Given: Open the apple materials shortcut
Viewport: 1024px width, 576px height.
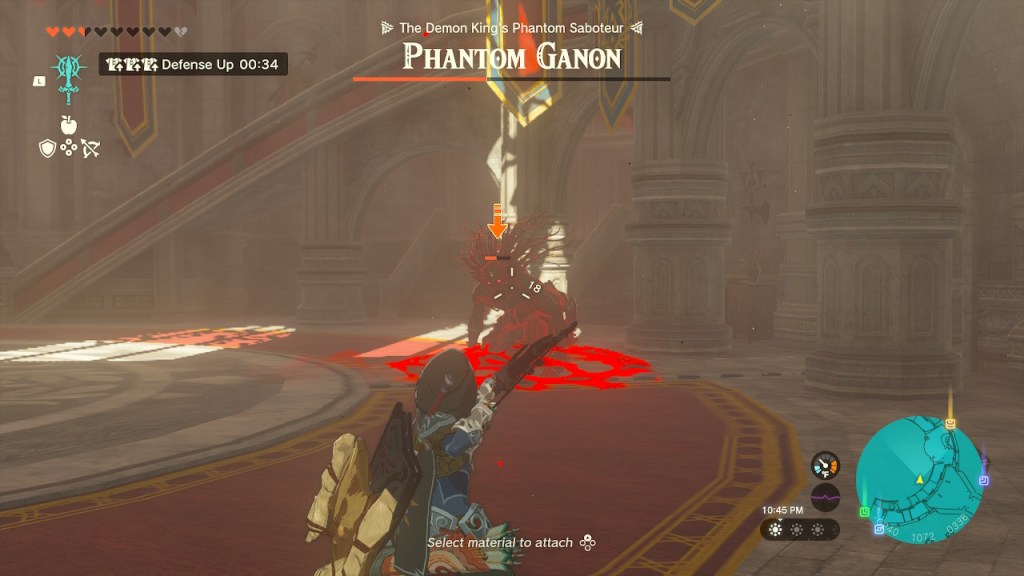Looking at the screenshot, I should tap(69, 124).
